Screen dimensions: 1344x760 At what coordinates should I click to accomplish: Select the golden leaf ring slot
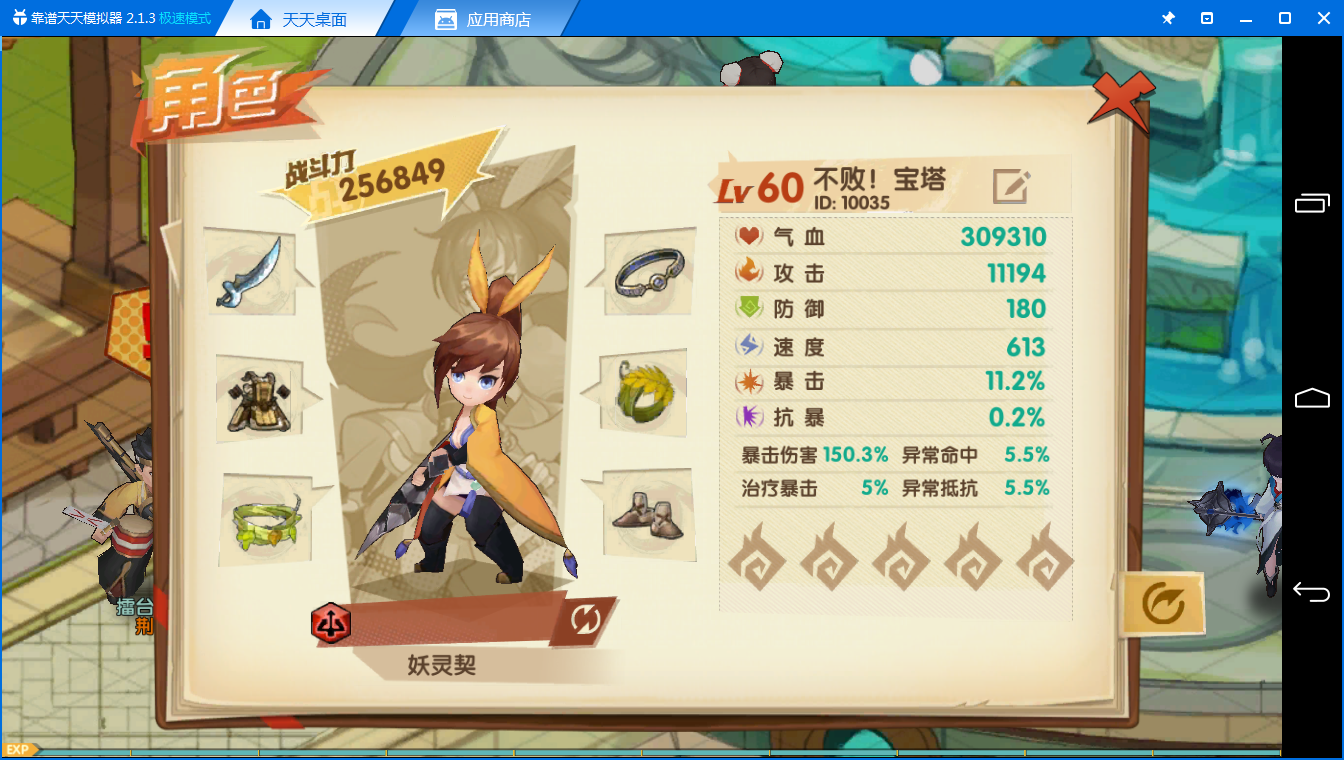644,393
